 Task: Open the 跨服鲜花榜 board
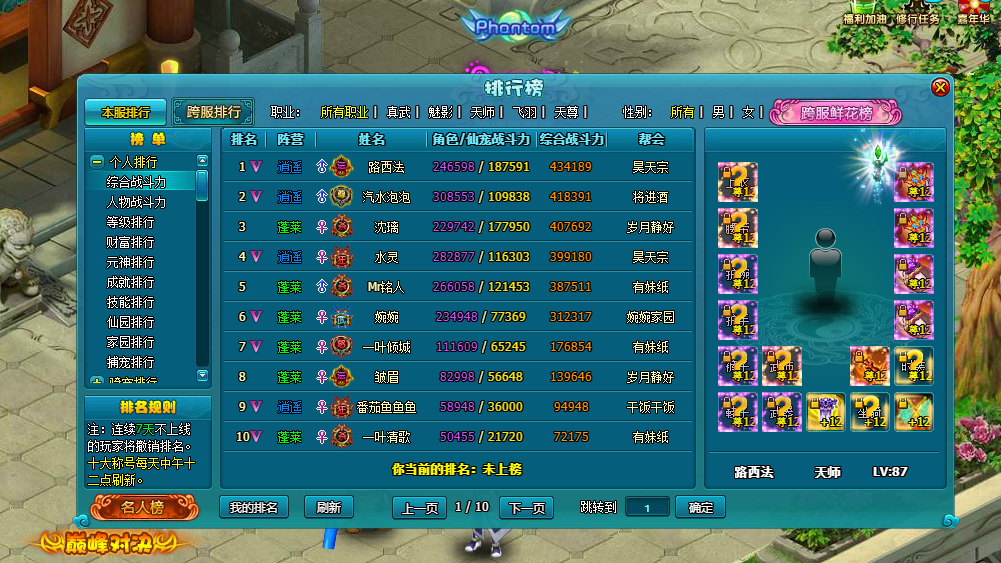[836, 113]
